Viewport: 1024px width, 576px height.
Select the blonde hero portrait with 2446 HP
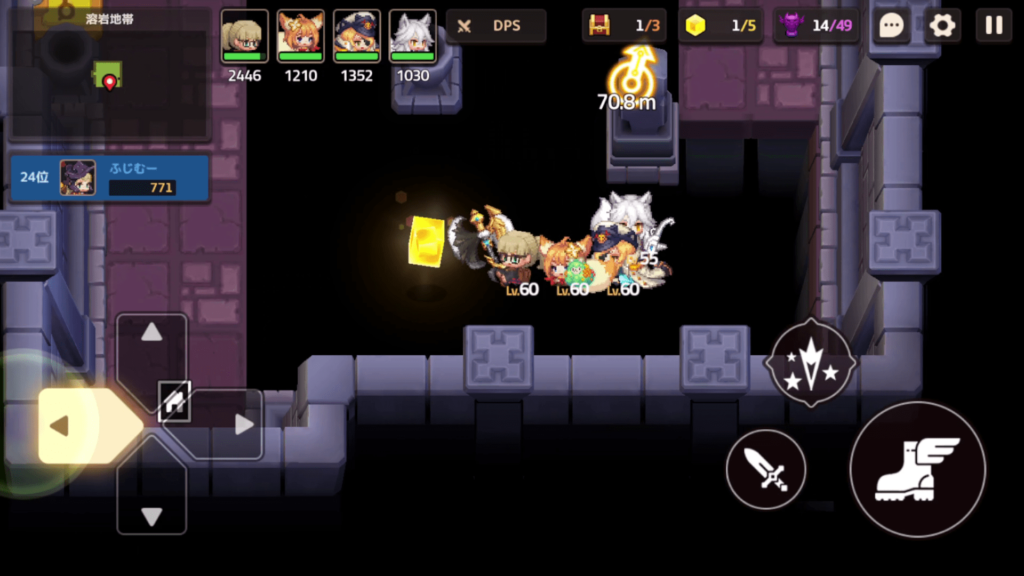(244, 37)
